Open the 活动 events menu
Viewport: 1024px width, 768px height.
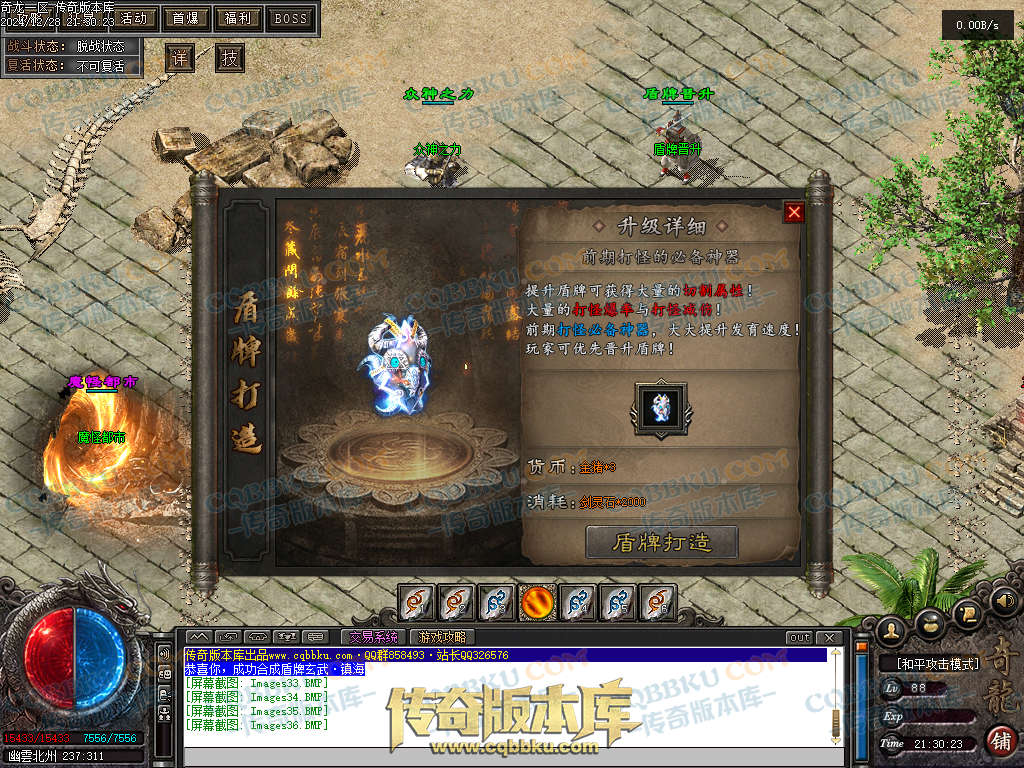(x=132, y=18)
